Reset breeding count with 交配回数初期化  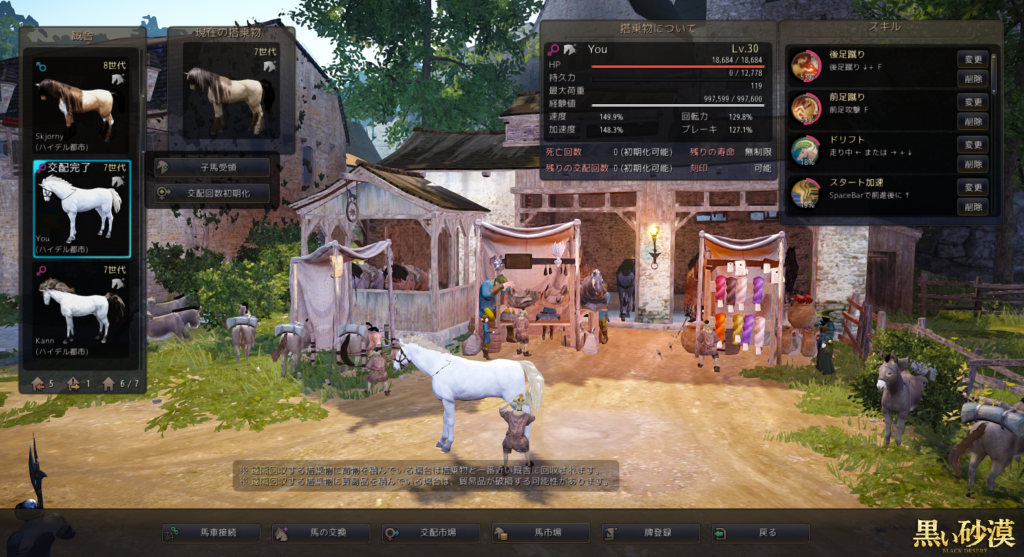(x=212, y=193)
